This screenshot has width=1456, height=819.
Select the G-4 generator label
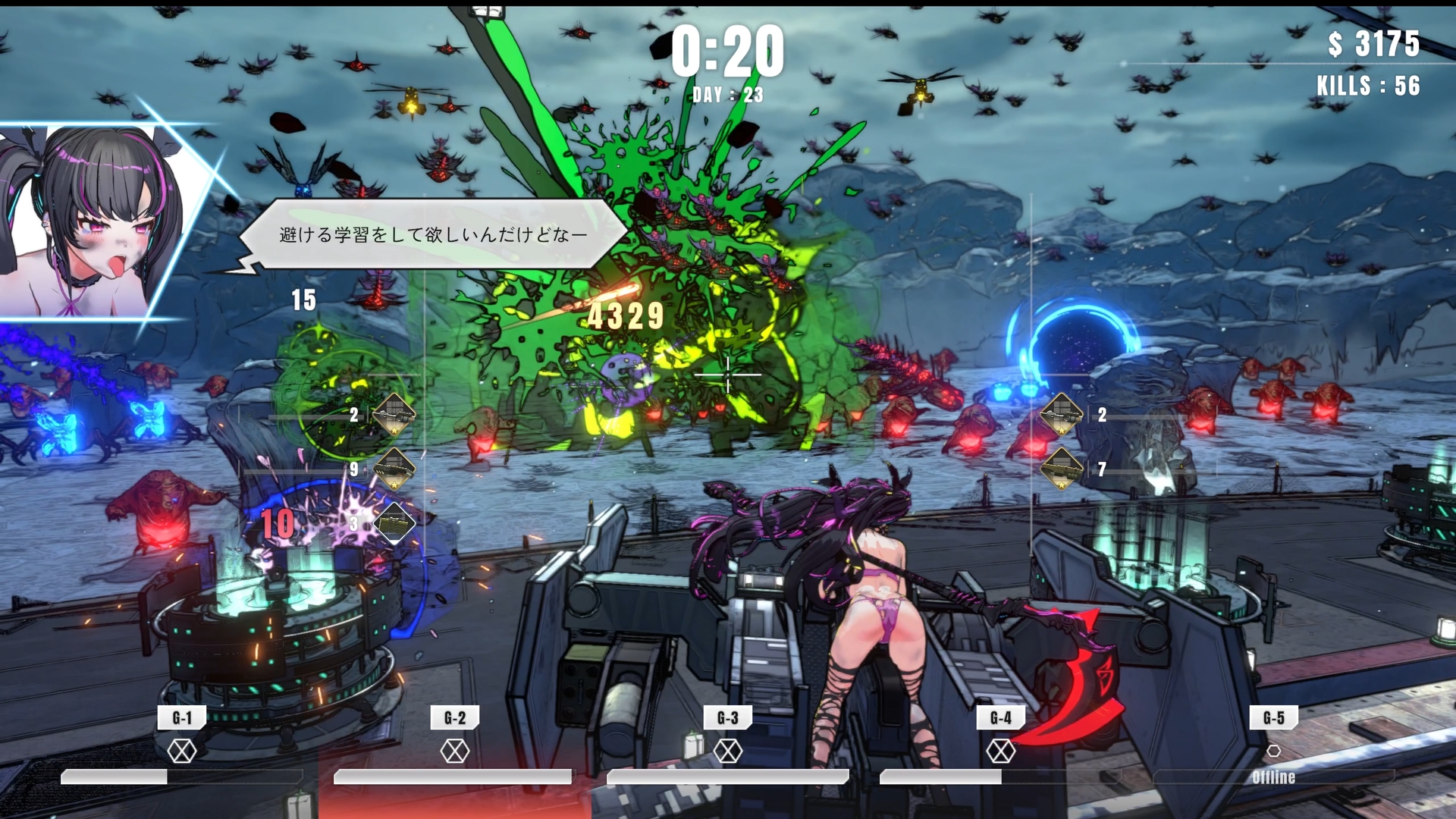(1001, 717)
